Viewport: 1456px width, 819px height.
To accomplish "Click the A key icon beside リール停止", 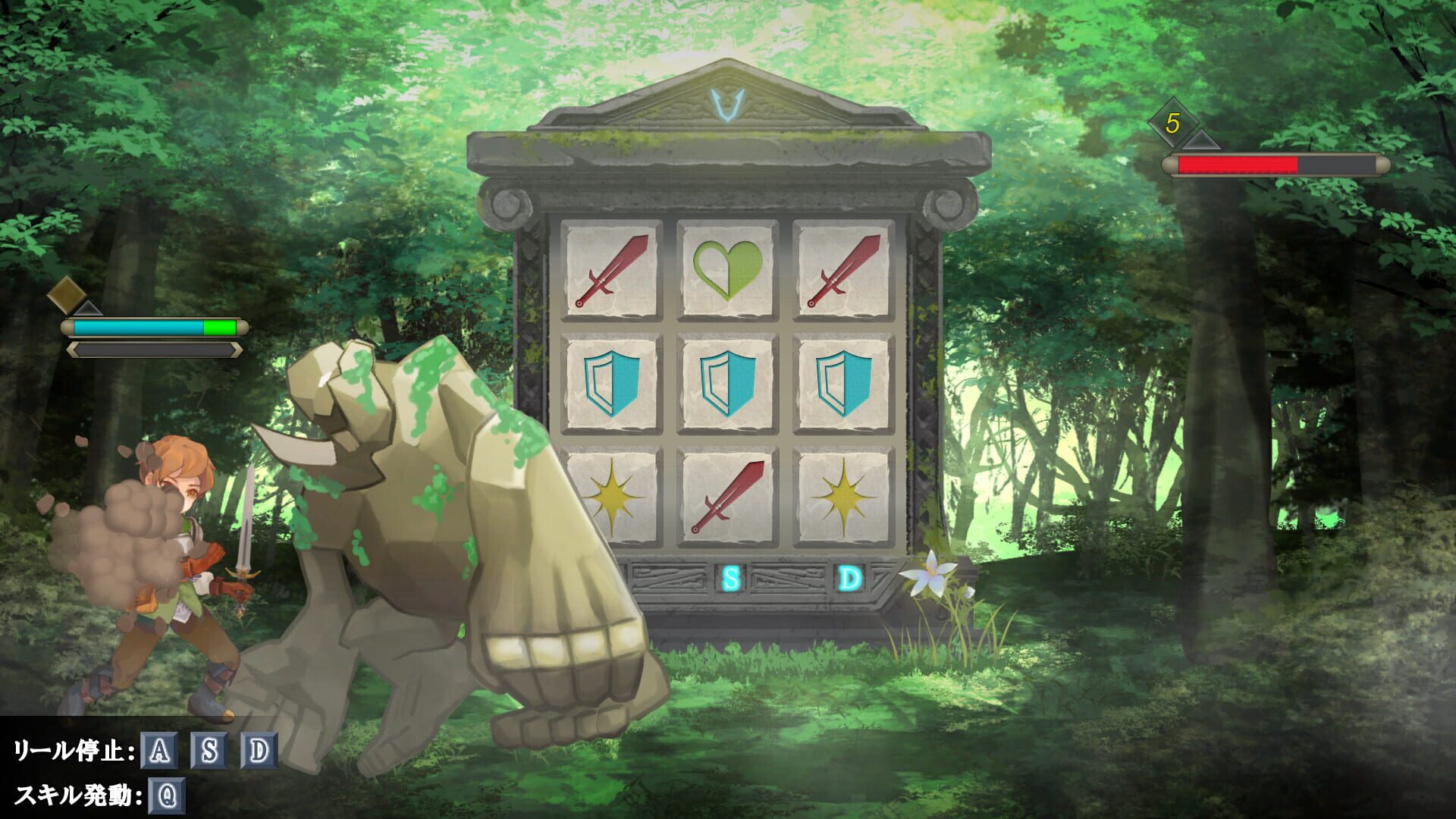I will tap(158, 751).
